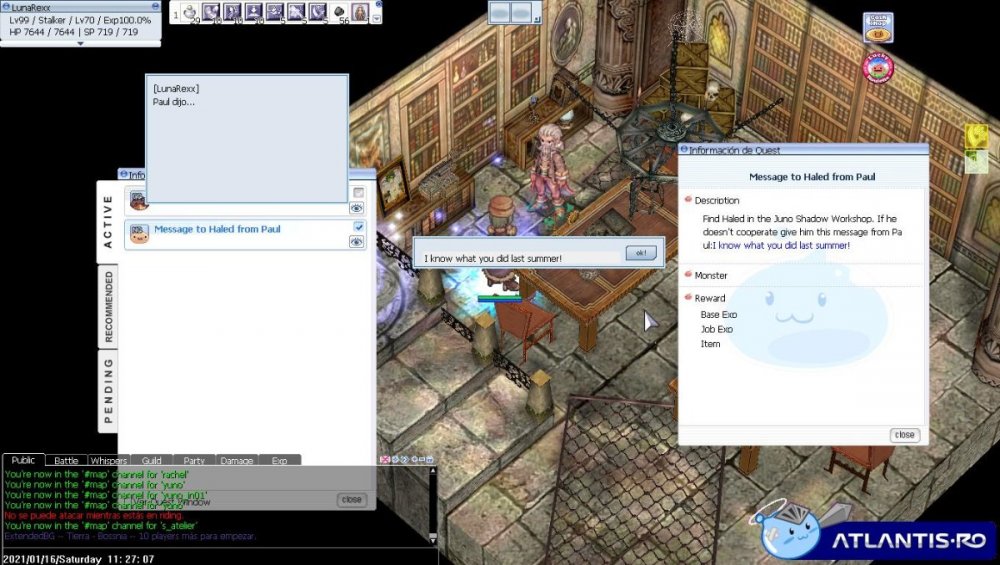Show the Active quests tab

[x=108, y=221]
